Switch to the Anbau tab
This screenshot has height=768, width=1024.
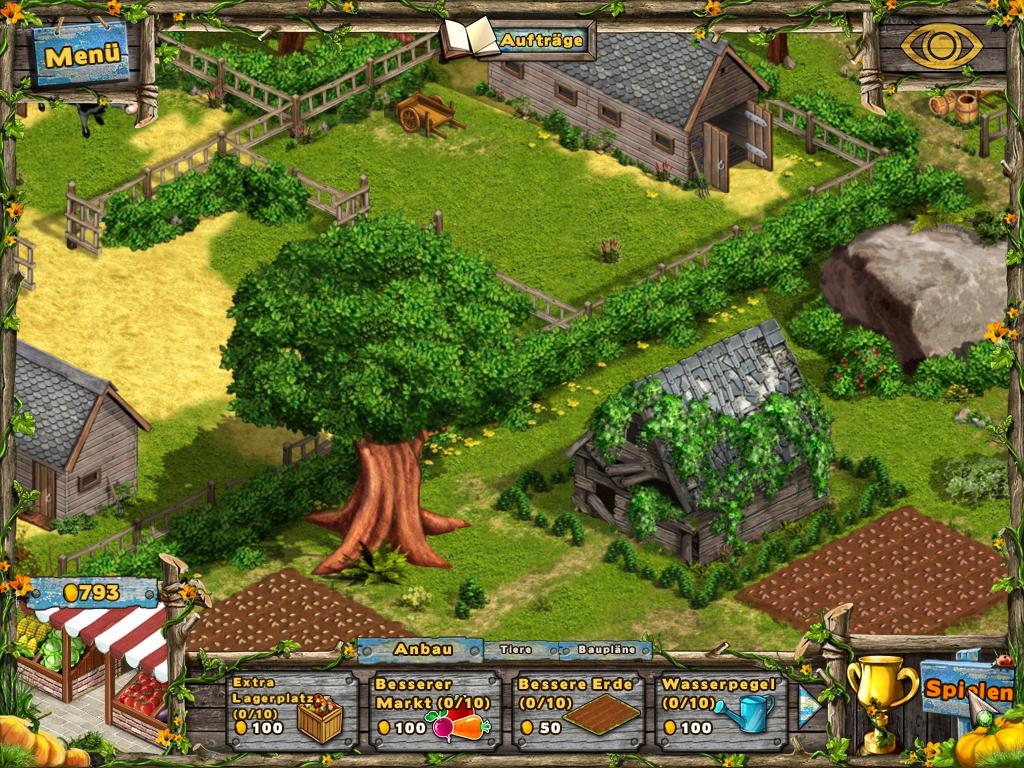[x=421, y=649]
